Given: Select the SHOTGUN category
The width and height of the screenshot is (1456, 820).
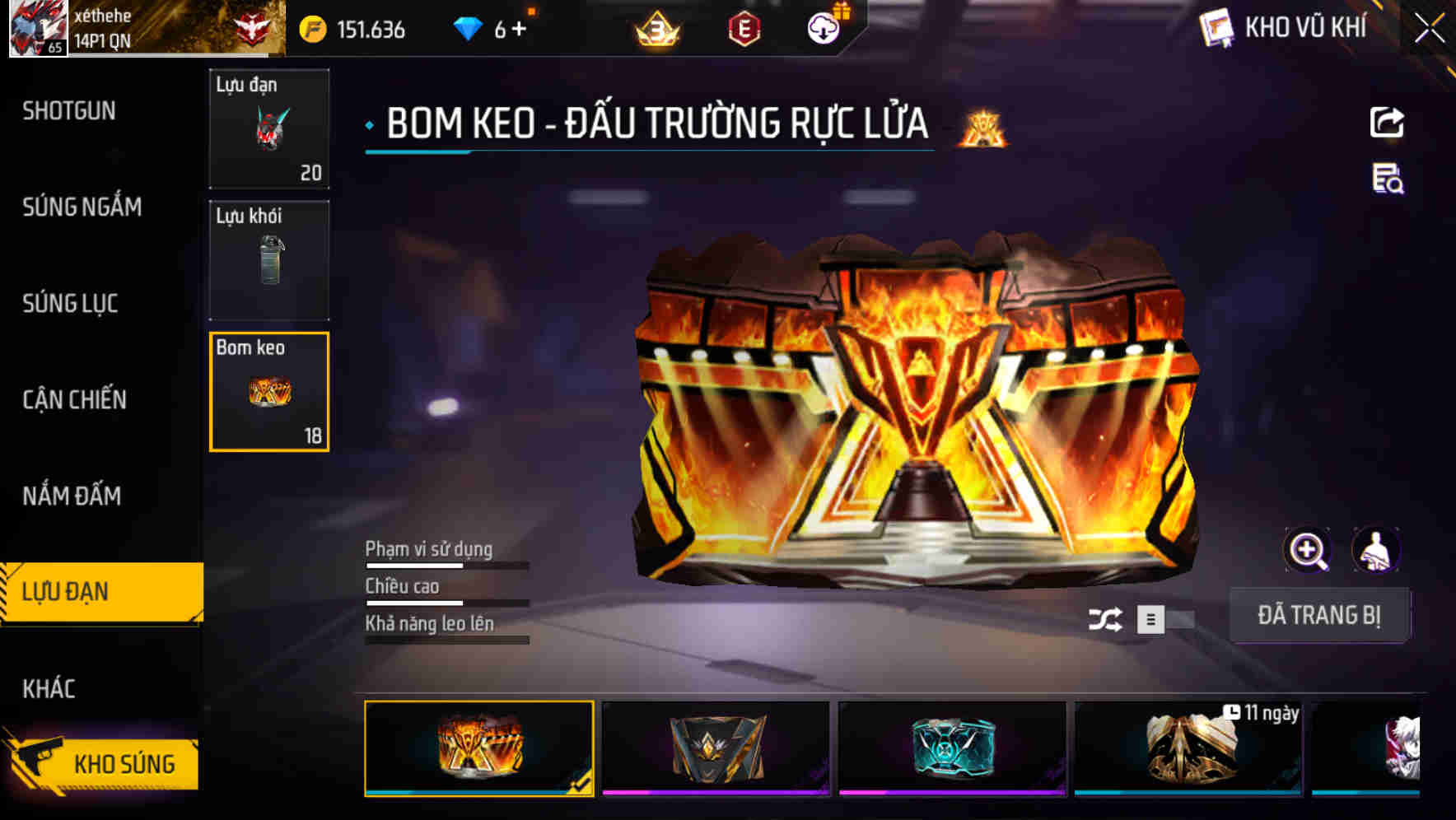Looking at the screenshot, I should (68, 110).
